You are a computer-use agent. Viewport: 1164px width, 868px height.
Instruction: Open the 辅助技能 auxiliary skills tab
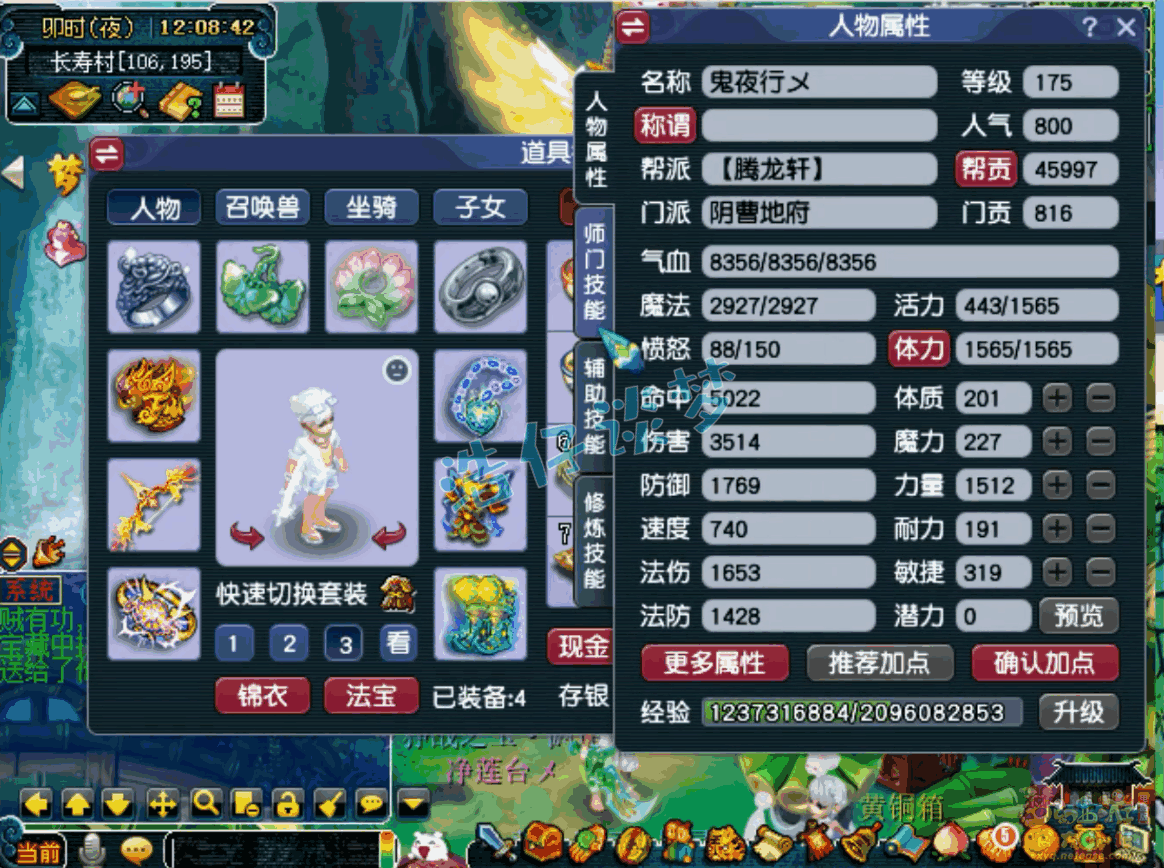click(595, 406)
